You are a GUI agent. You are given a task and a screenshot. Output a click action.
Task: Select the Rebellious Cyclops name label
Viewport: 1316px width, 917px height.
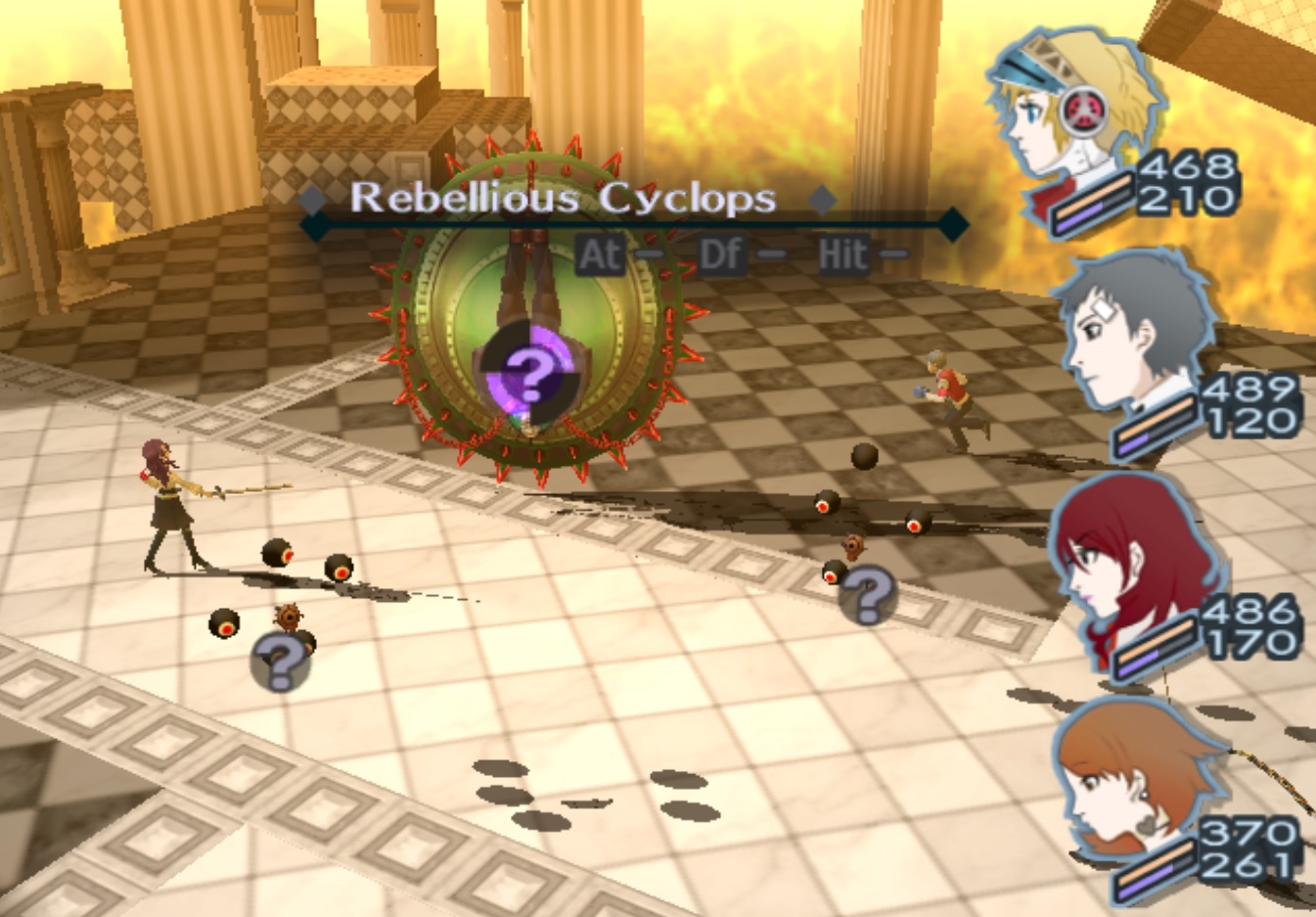(x=565, y=199)
